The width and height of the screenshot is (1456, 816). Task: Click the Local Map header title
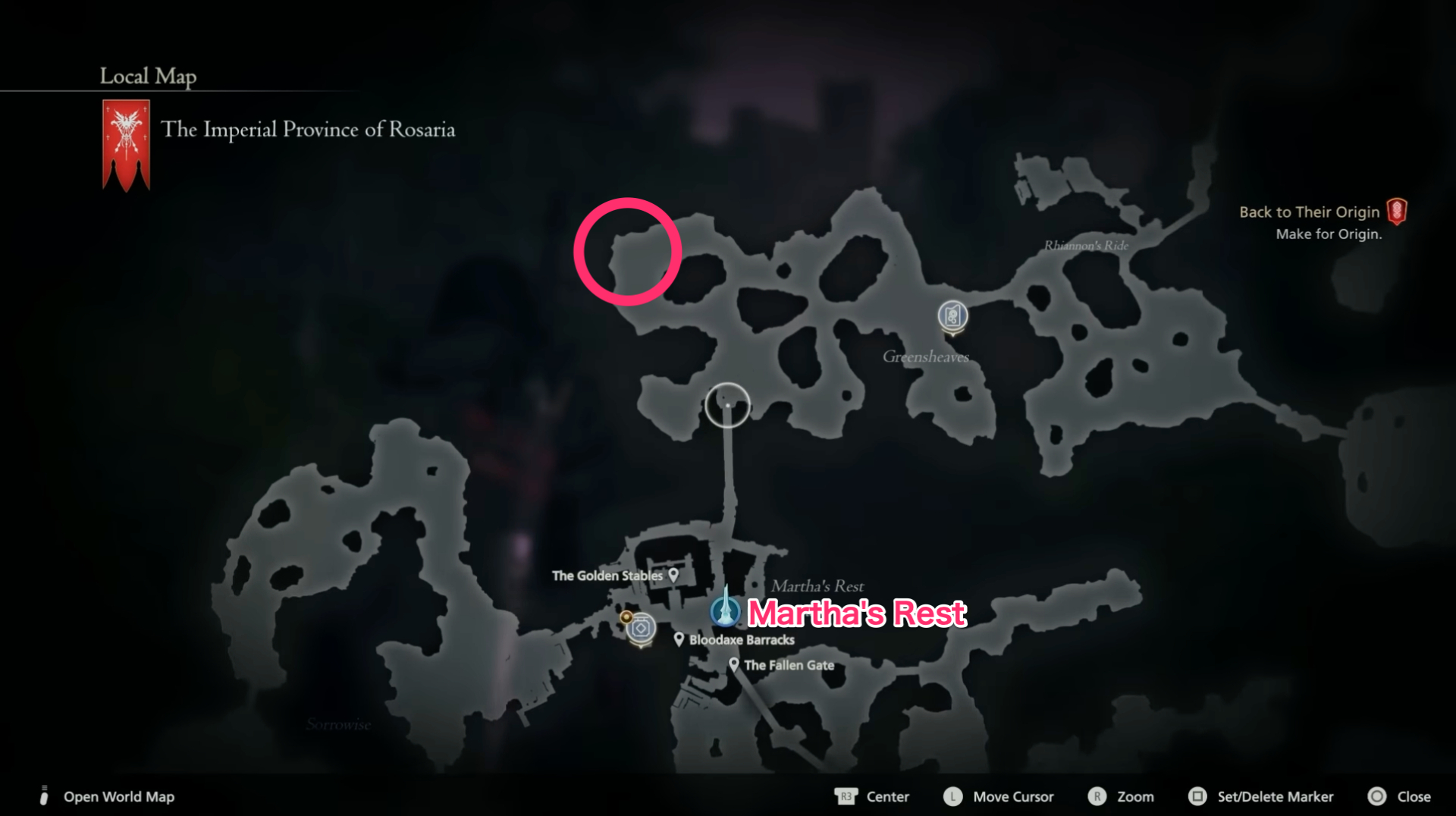(x=147, y=76)
